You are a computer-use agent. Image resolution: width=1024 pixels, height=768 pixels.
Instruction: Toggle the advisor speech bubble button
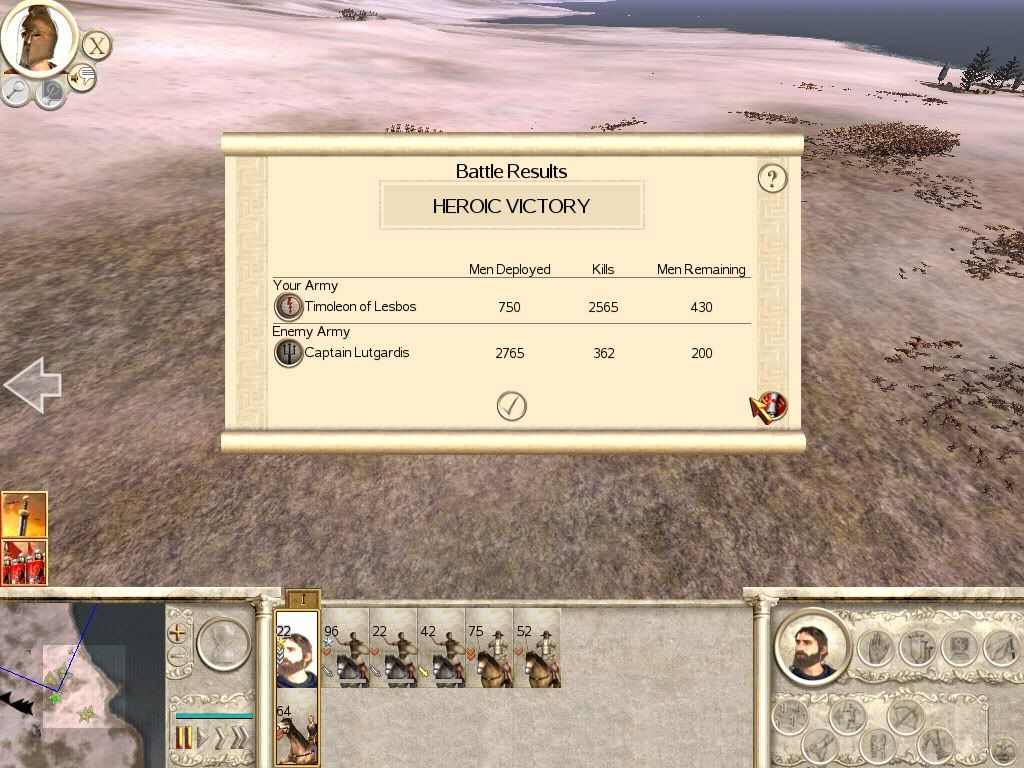click(x=82, y=77)
